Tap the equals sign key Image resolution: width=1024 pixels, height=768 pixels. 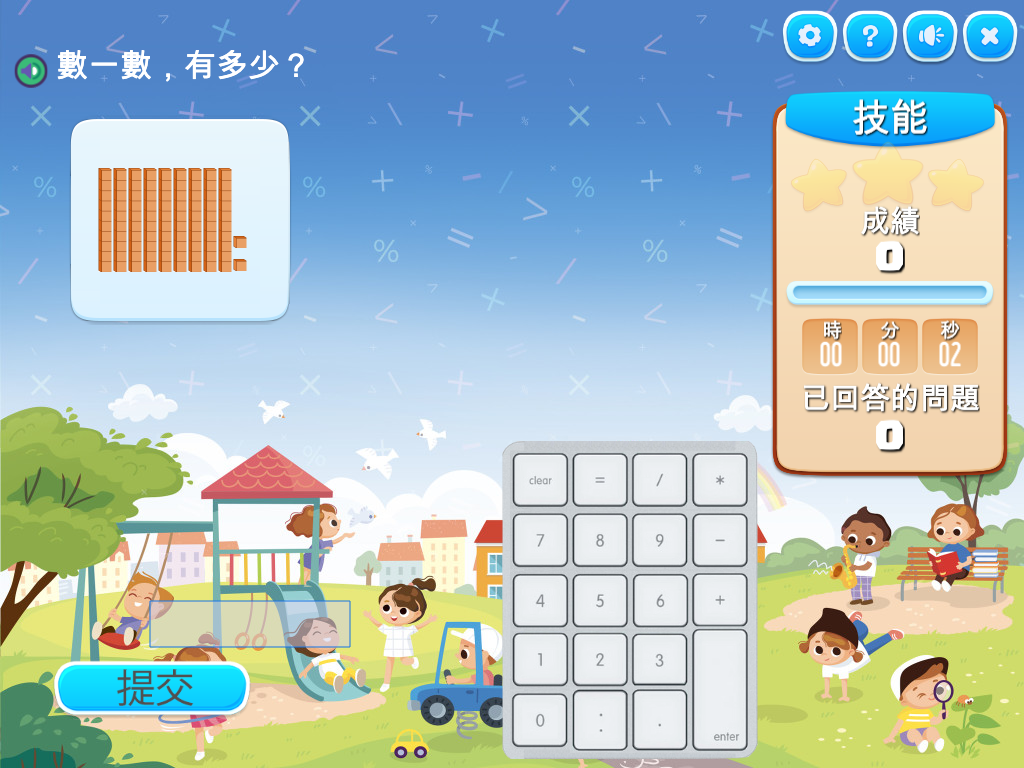coord(600,480)
